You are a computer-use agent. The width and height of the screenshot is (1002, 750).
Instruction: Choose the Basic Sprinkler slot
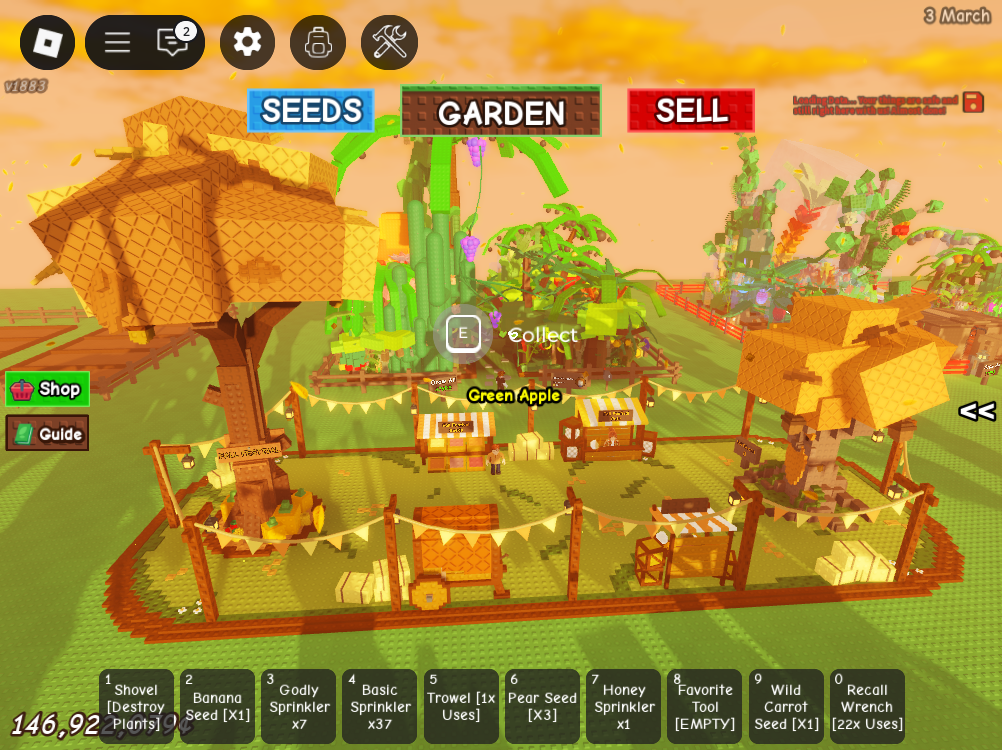click(379, 706)
